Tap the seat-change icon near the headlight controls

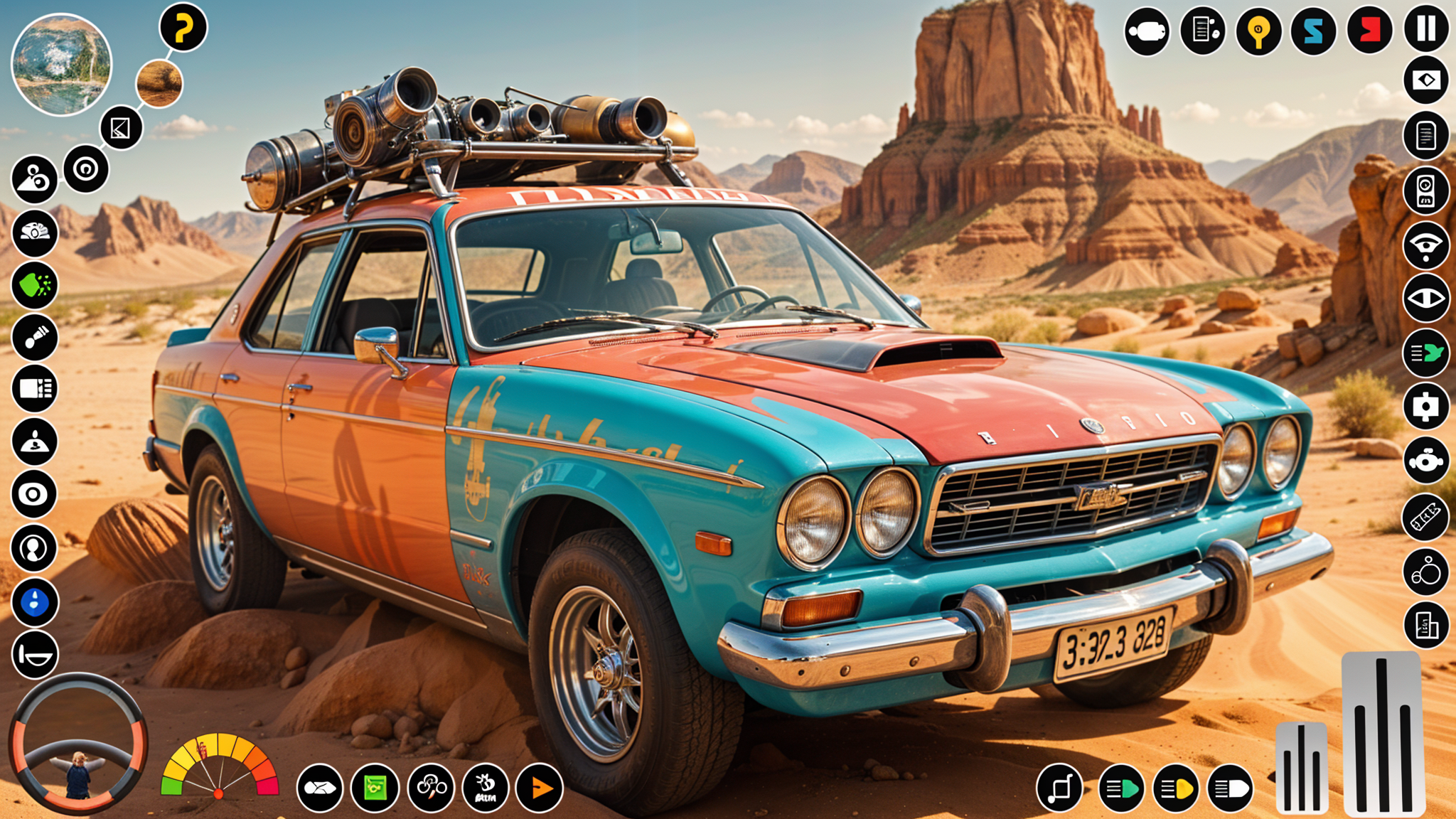coord(1059,787)
